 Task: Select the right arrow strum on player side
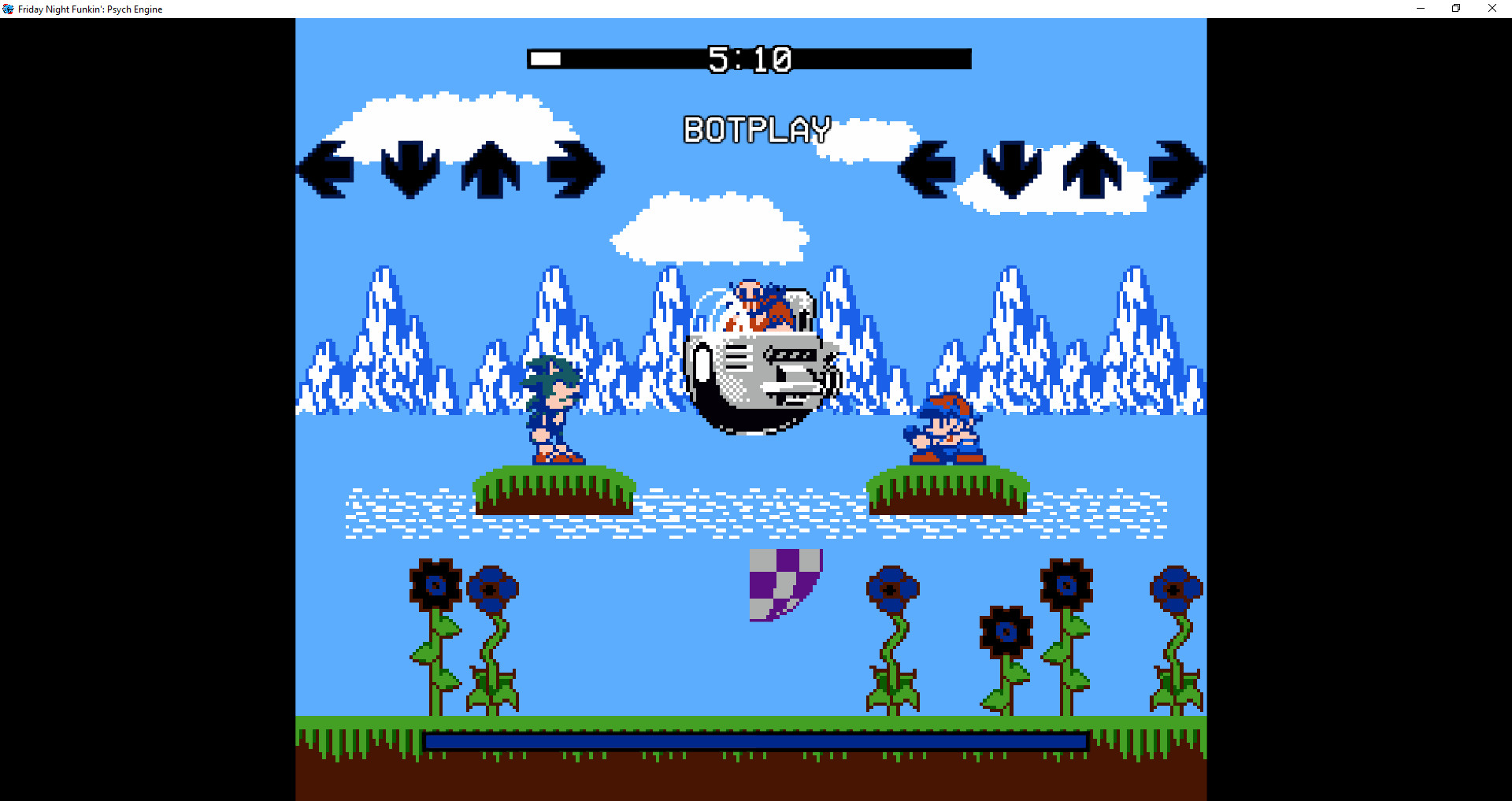click(x=1177, y=168)
